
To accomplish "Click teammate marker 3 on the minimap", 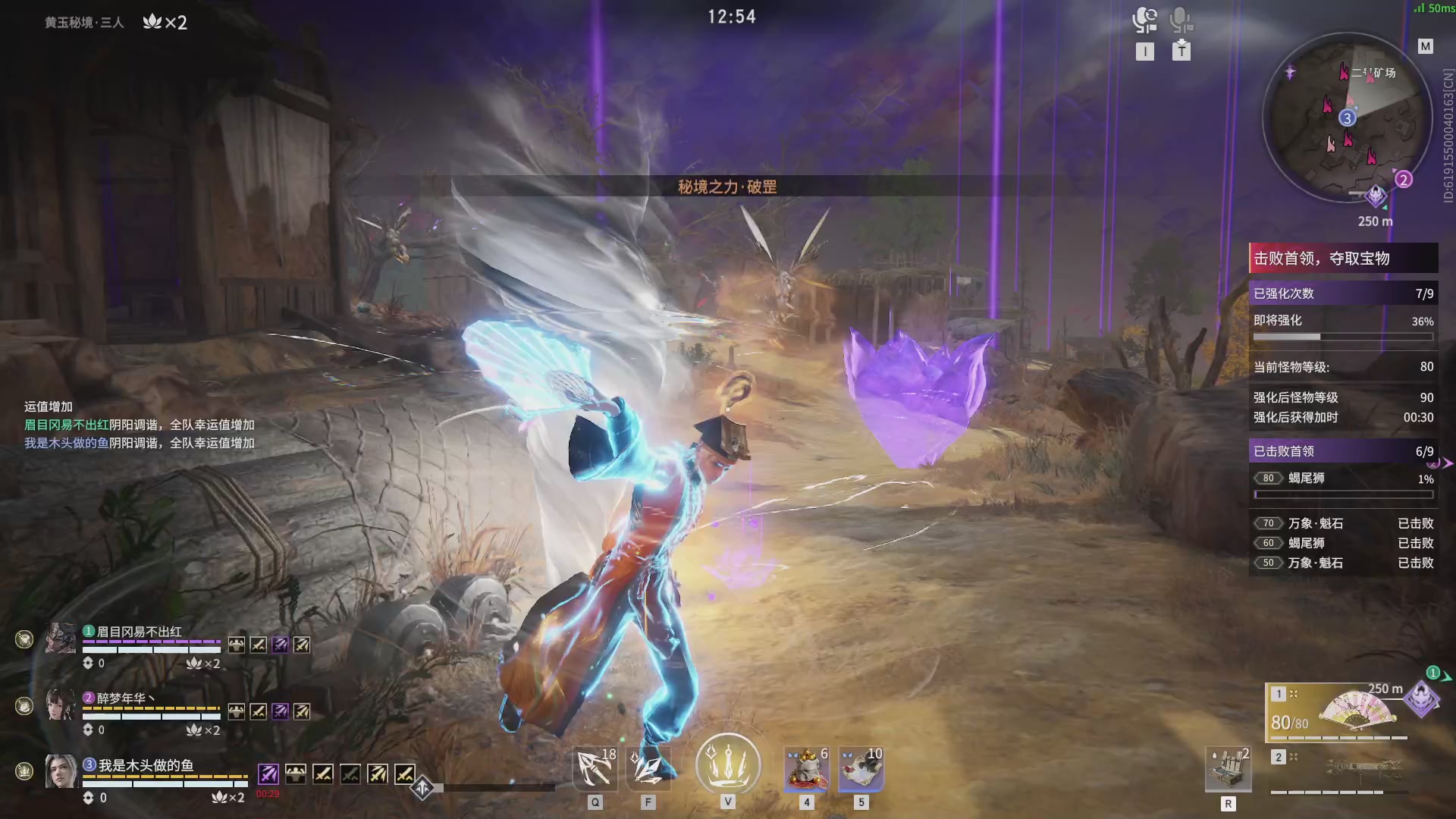I will pos(1347,118).
